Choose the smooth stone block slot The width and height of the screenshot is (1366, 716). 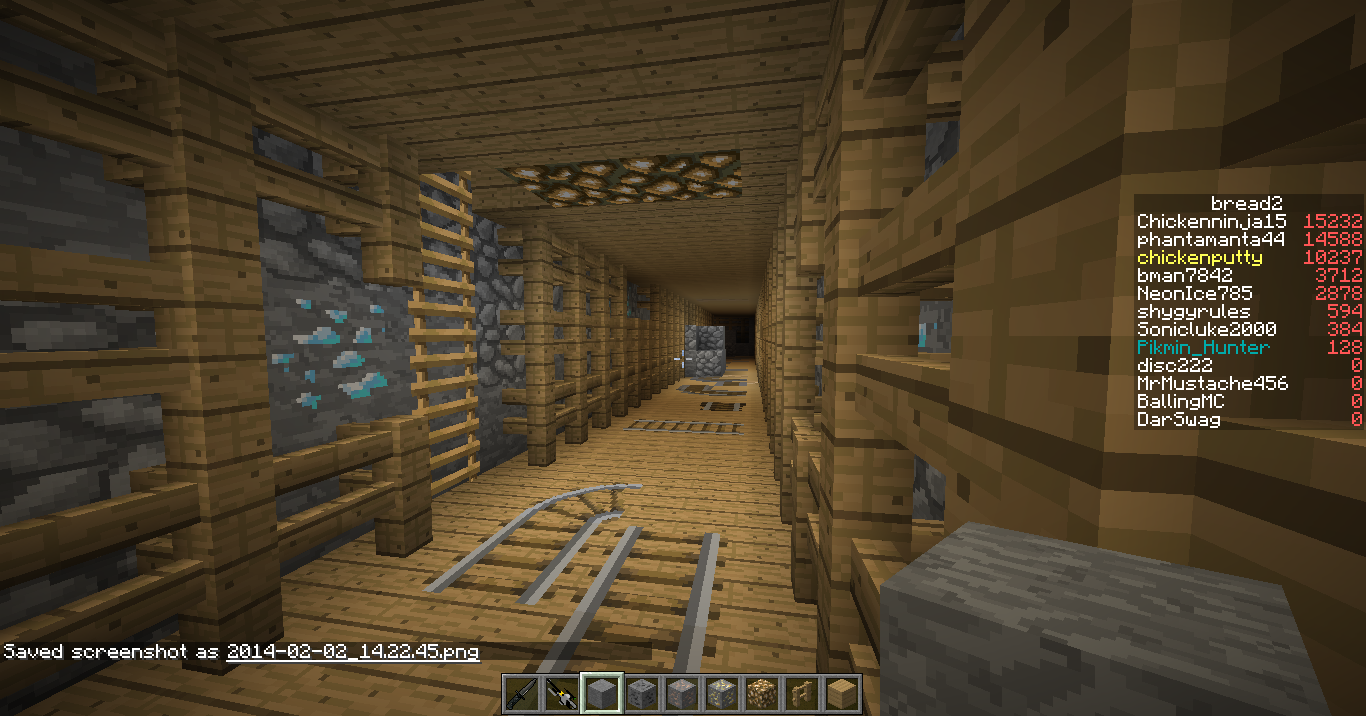point(602,693)
